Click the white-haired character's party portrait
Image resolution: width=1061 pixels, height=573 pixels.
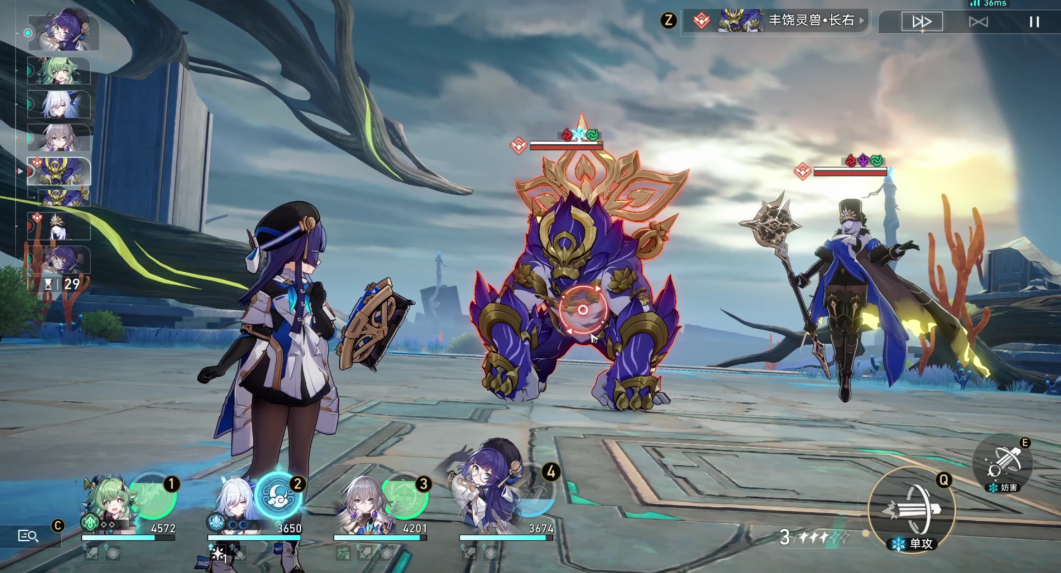pyautogui.click(x=232, y=500)
